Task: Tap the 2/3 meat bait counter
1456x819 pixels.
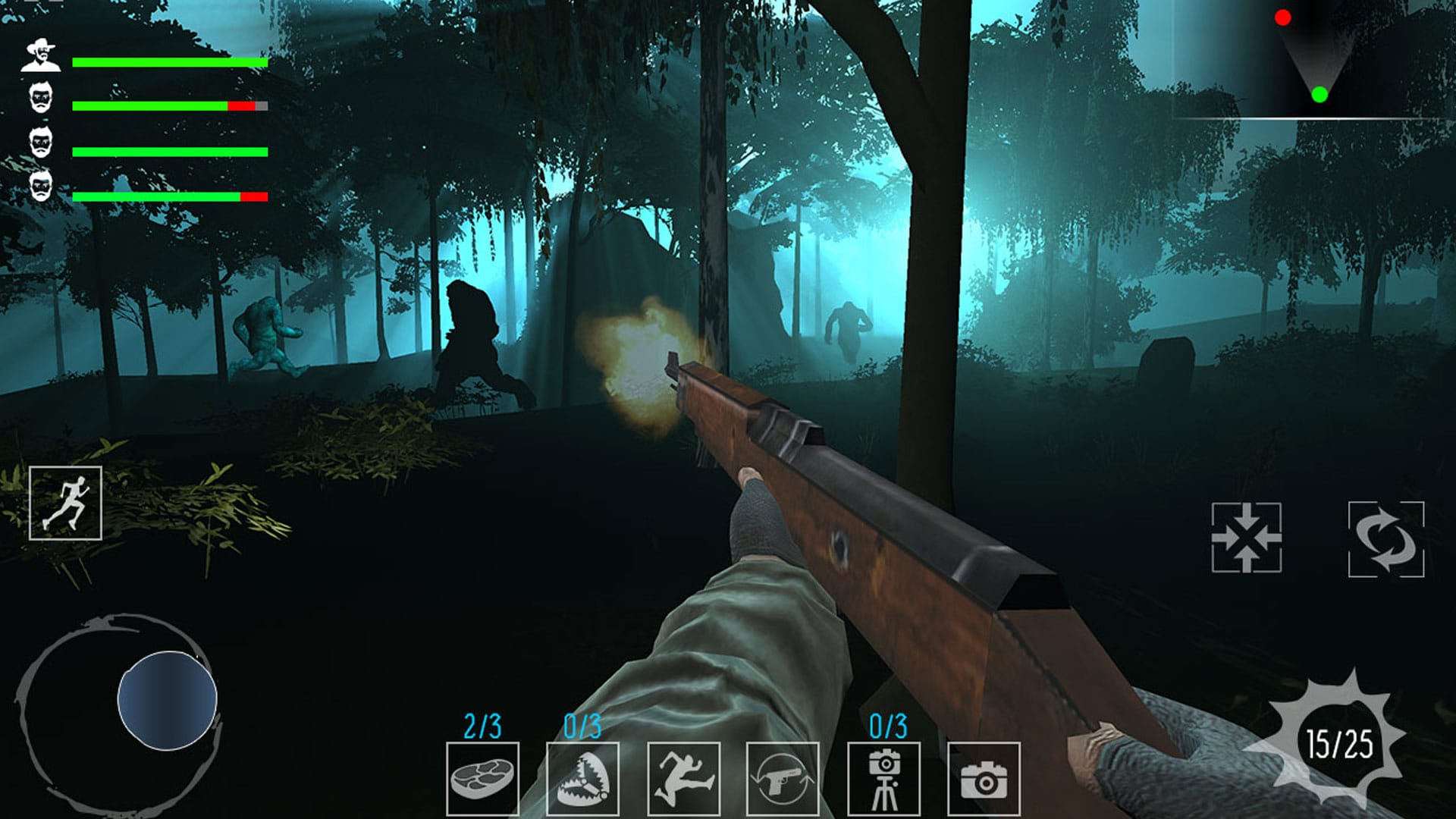Action: pyautogui.click(x=483, y=726)
